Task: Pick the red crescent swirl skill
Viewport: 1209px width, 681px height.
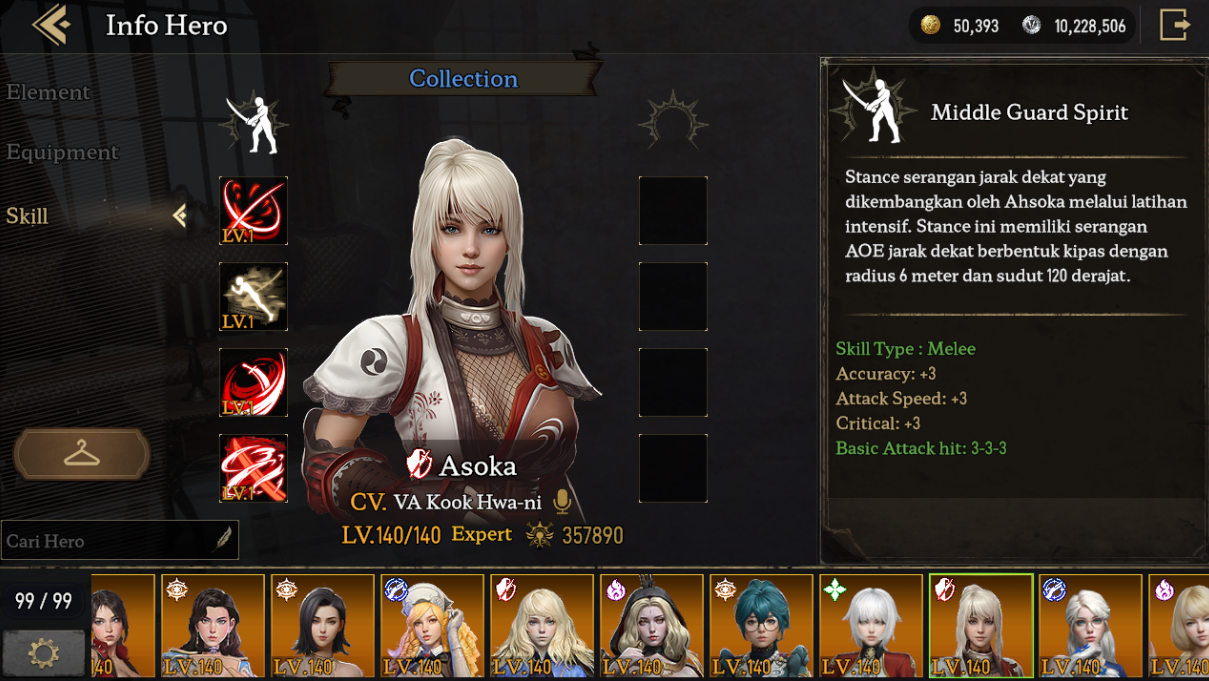Action: [x=254, y=383]
